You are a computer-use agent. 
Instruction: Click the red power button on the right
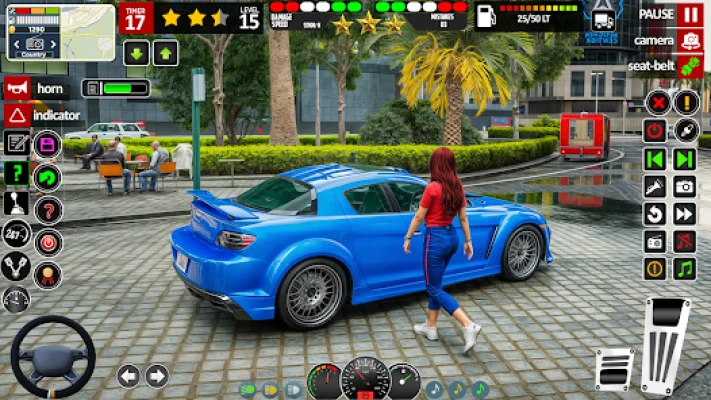tap(655, 130)
